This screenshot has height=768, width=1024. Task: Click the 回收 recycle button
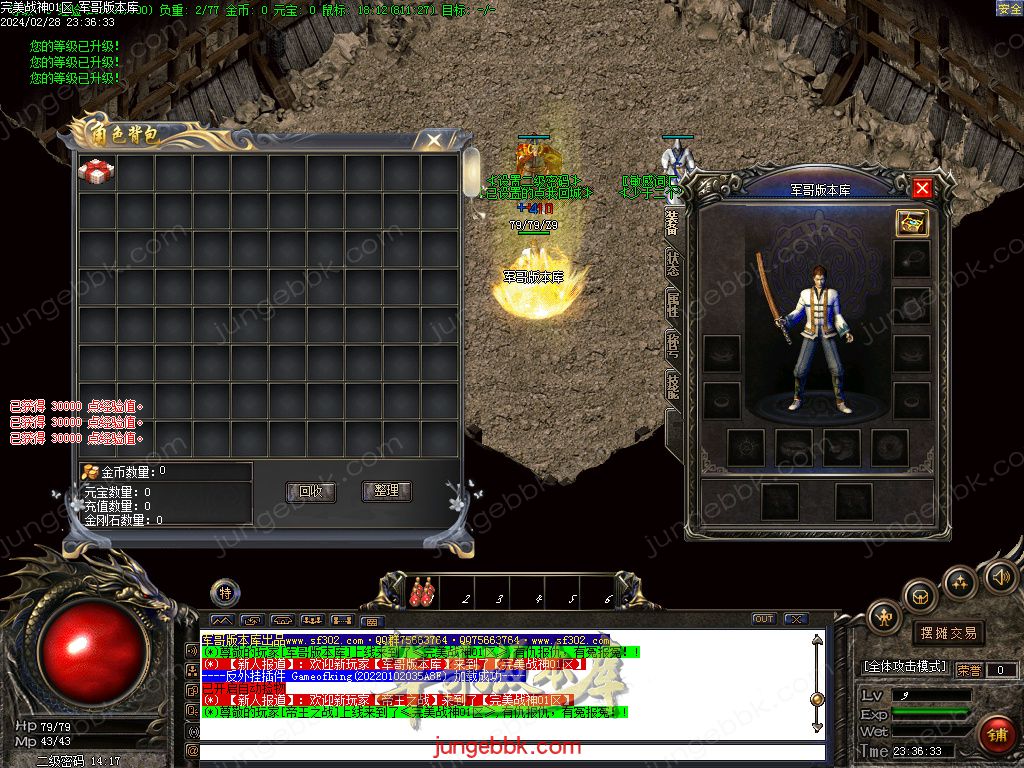[x=311, y=491]
